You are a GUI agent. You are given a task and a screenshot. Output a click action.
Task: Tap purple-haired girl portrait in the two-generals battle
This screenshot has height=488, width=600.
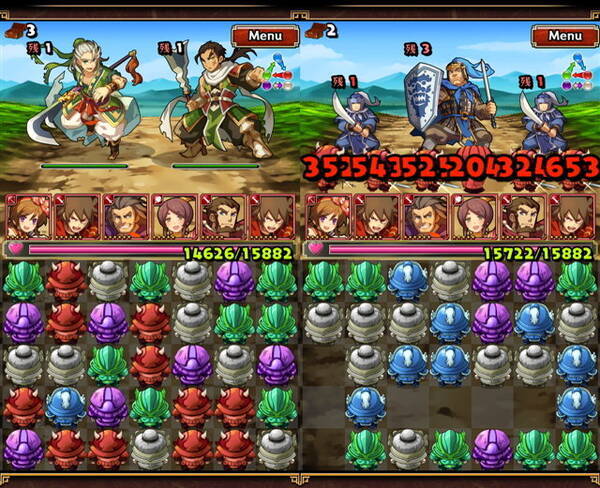click(x=174, y=216)
